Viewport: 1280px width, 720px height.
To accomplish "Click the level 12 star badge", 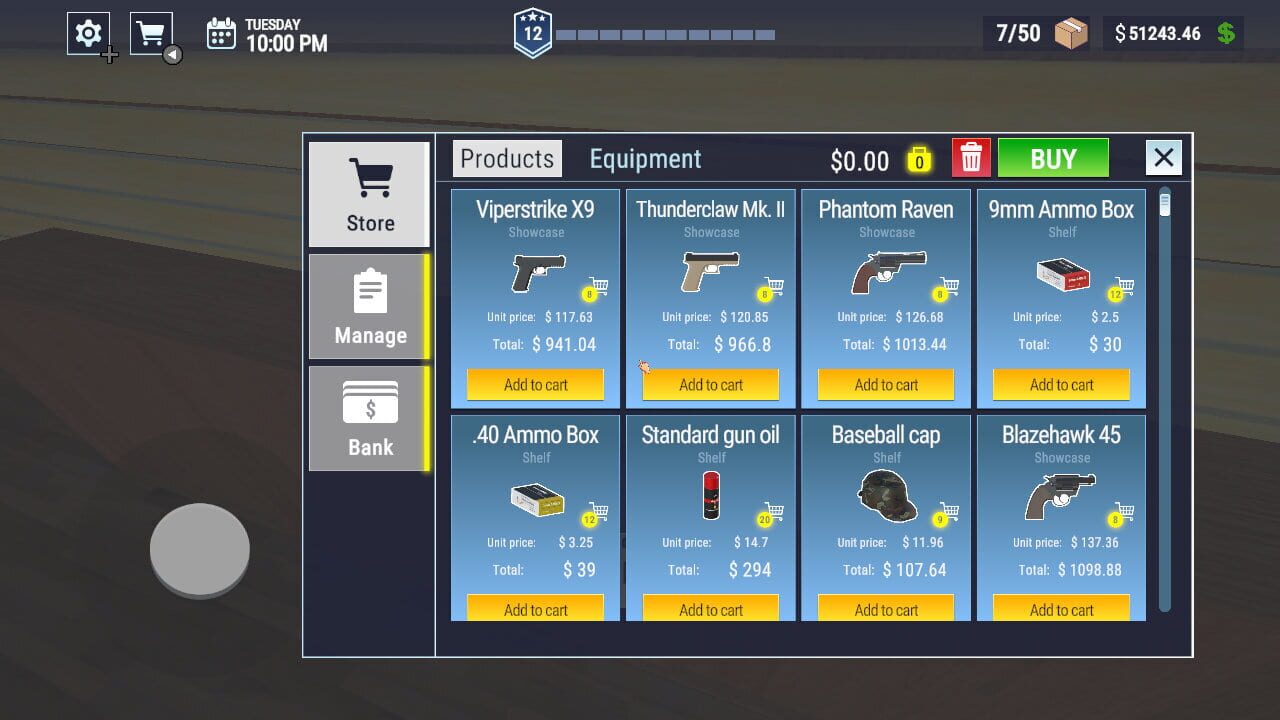I will point(533,30).
